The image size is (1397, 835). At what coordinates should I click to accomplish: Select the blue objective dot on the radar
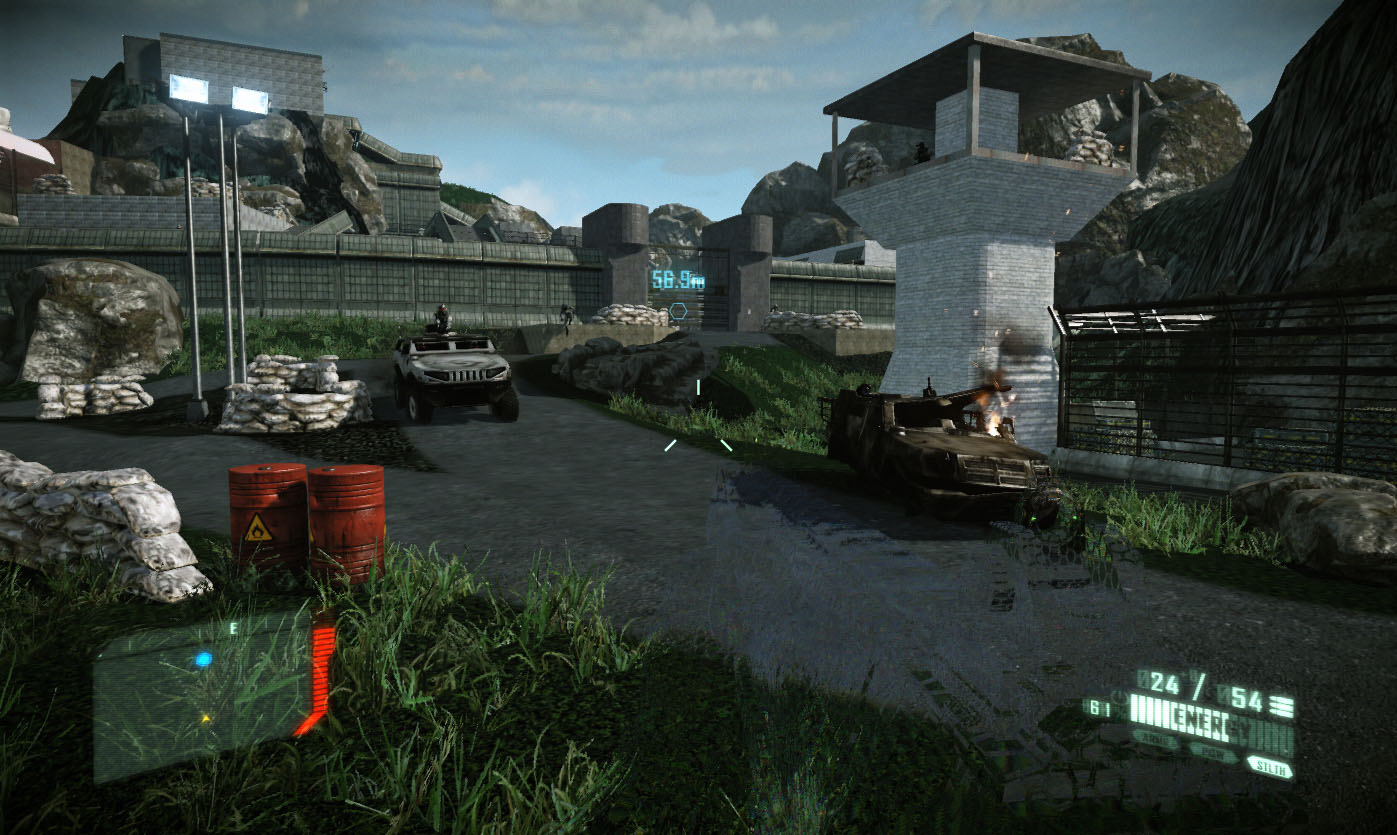coord(203,660)
